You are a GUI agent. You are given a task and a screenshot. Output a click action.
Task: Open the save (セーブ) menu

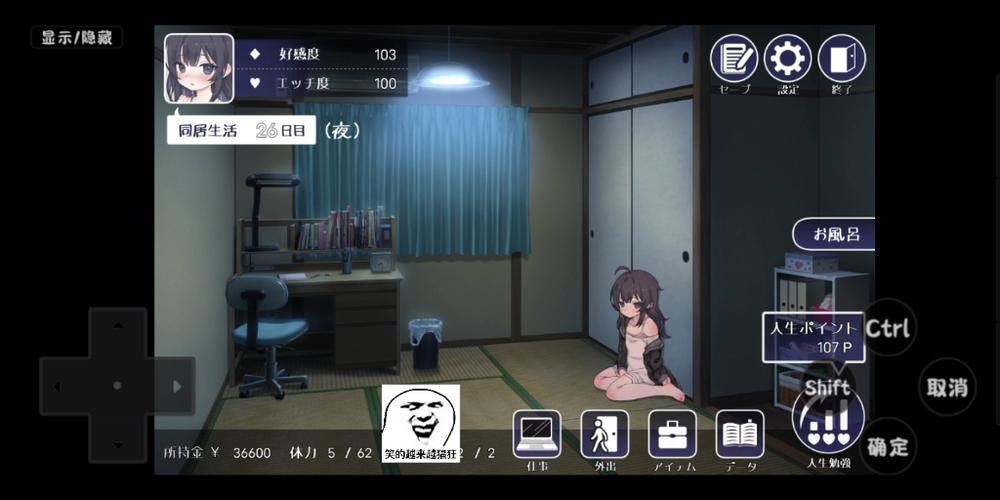[x=734, y=59]
